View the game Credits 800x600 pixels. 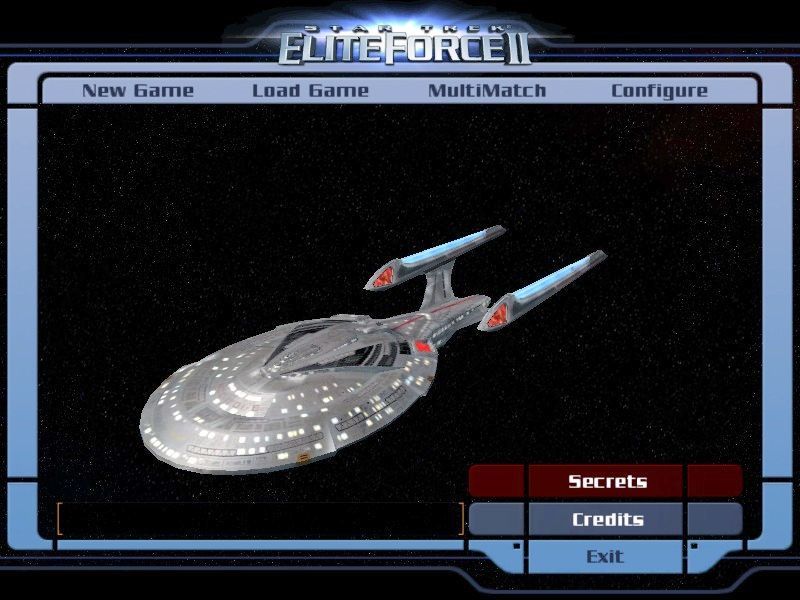point(607,519)
